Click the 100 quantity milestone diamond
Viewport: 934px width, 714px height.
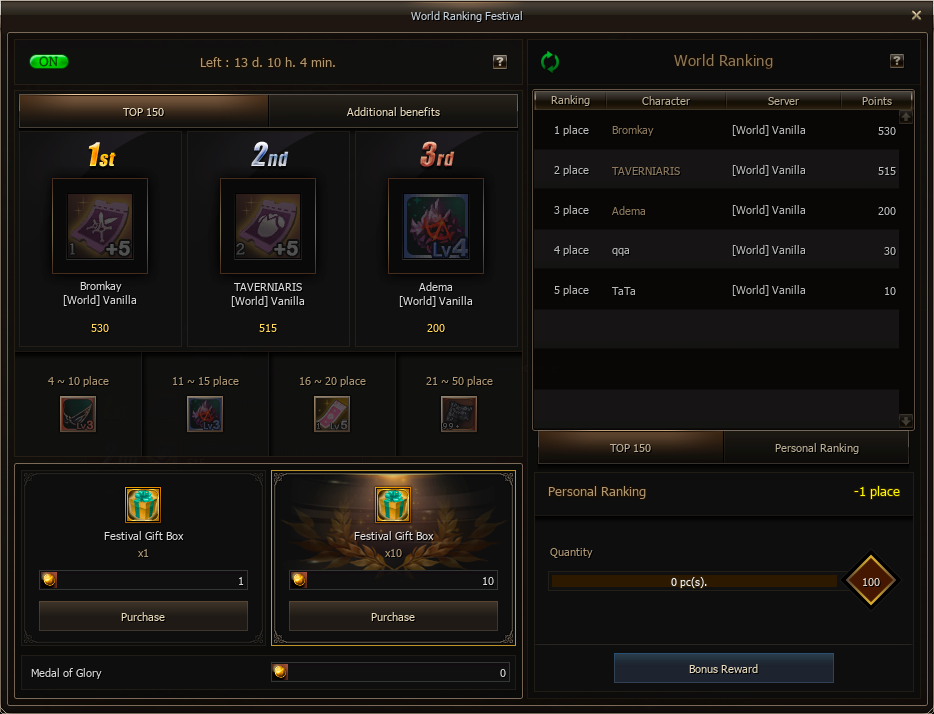coord(871,581)
